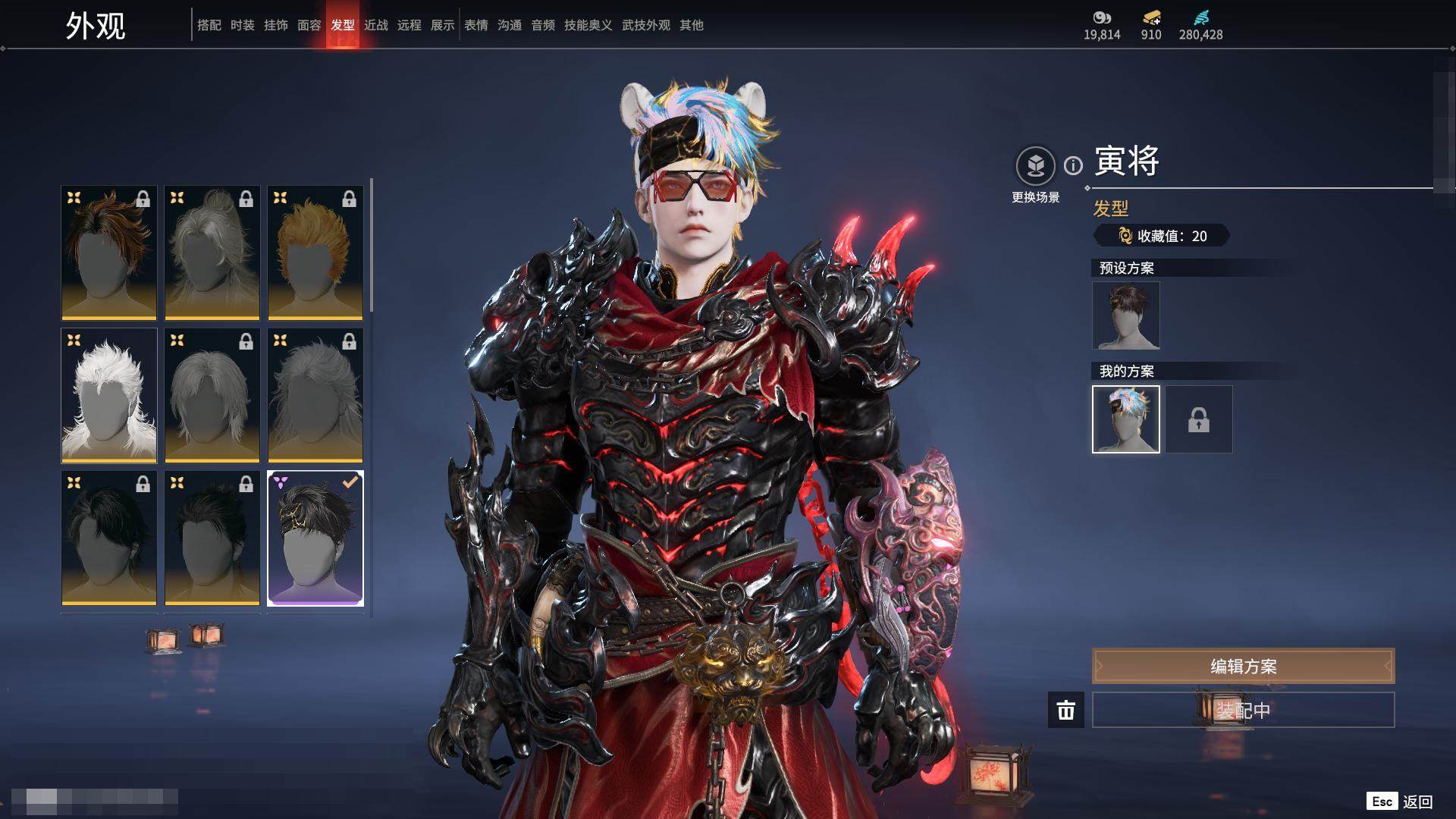This screenshot has height=819, width=1456.
Task: Switch to the 时装 tab
Action: 243,25
